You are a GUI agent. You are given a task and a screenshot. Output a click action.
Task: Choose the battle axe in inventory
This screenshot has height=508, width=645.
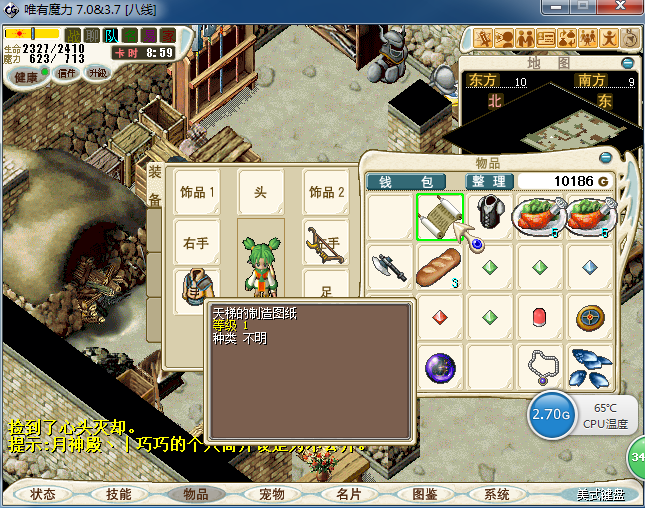pos(389,267)
